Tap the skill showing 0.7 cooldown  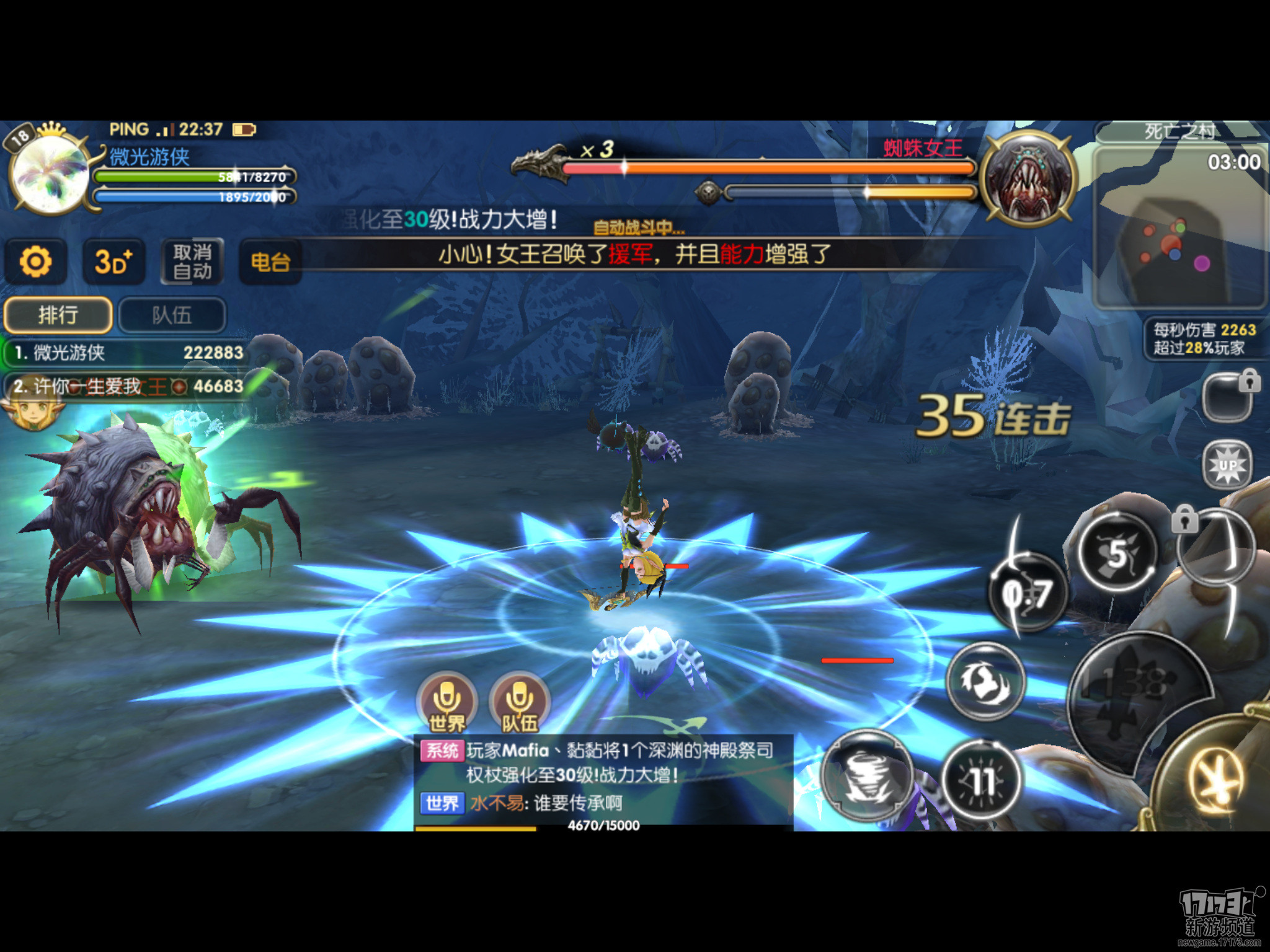click(x=1028, y=594)
